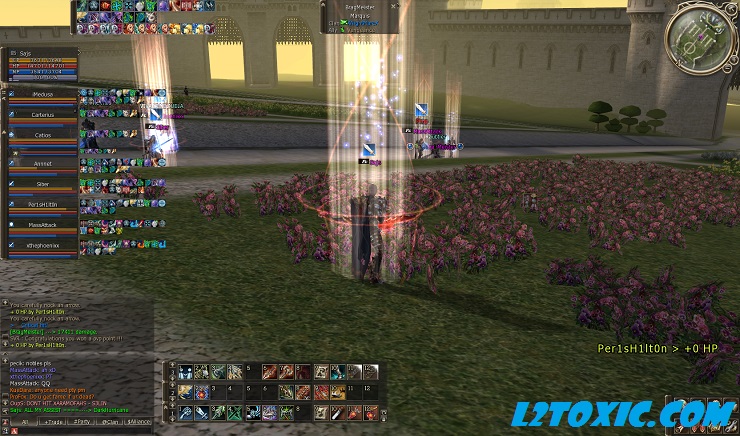Screen dimensions: 740x436
Task: Switch to the #Party chat tab
Action: pyautogui.click(x=83, y=423)
